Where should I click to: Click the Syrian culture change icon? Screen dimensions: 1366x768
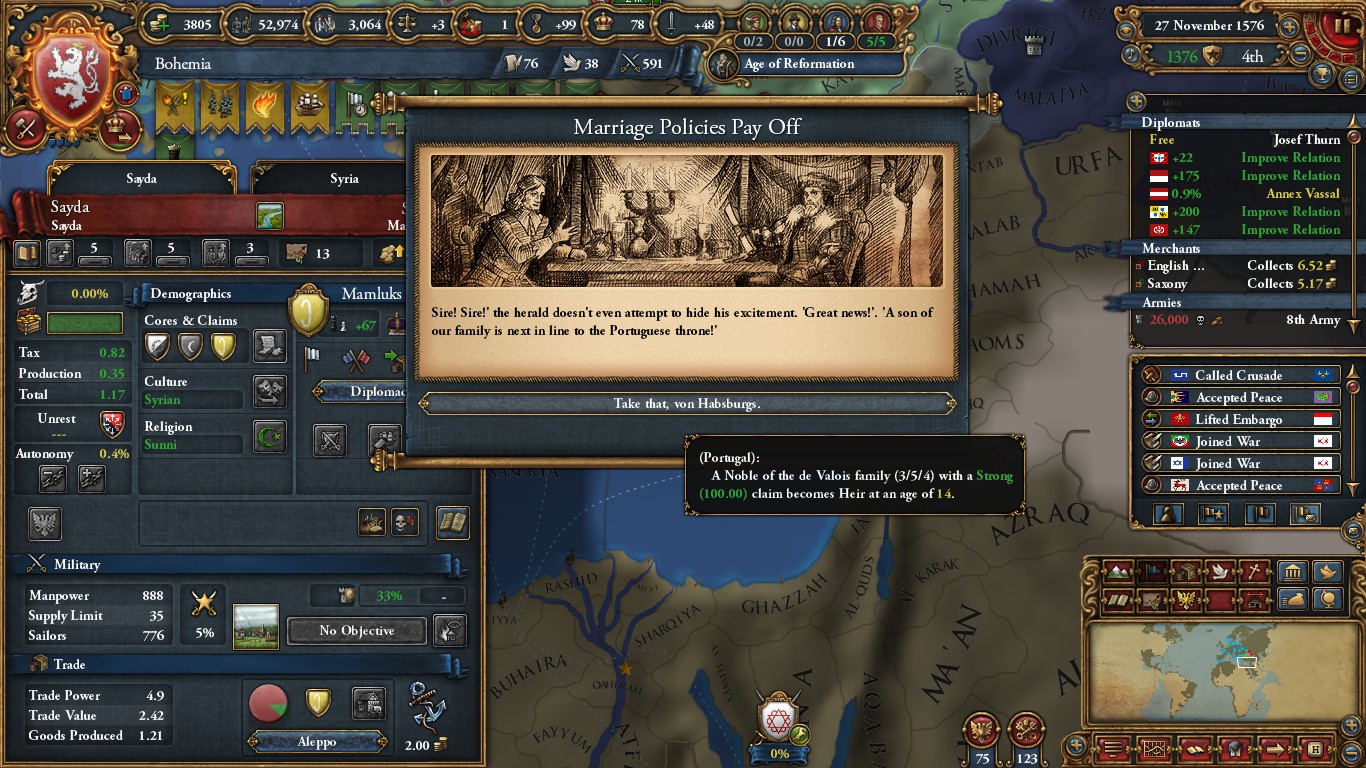click(270, 391)
